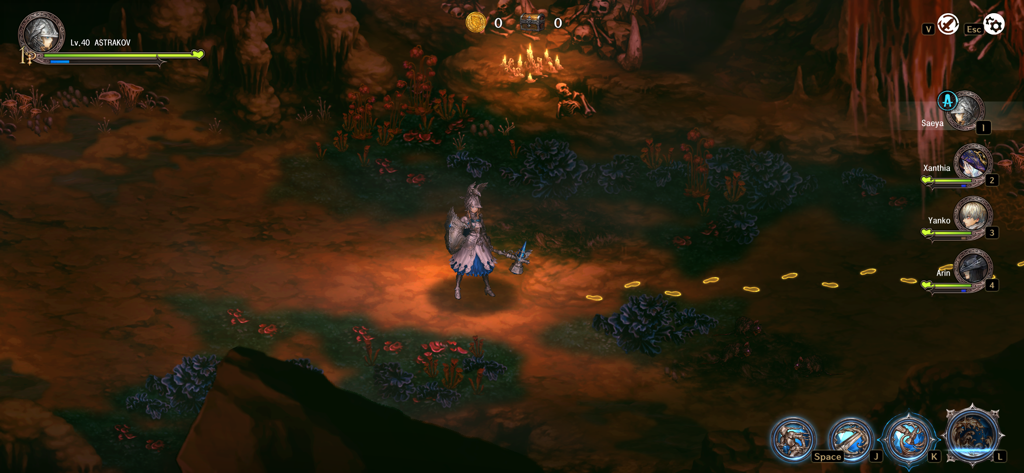
Task: Choose Arin's party portrait
Action: (972, 268)
